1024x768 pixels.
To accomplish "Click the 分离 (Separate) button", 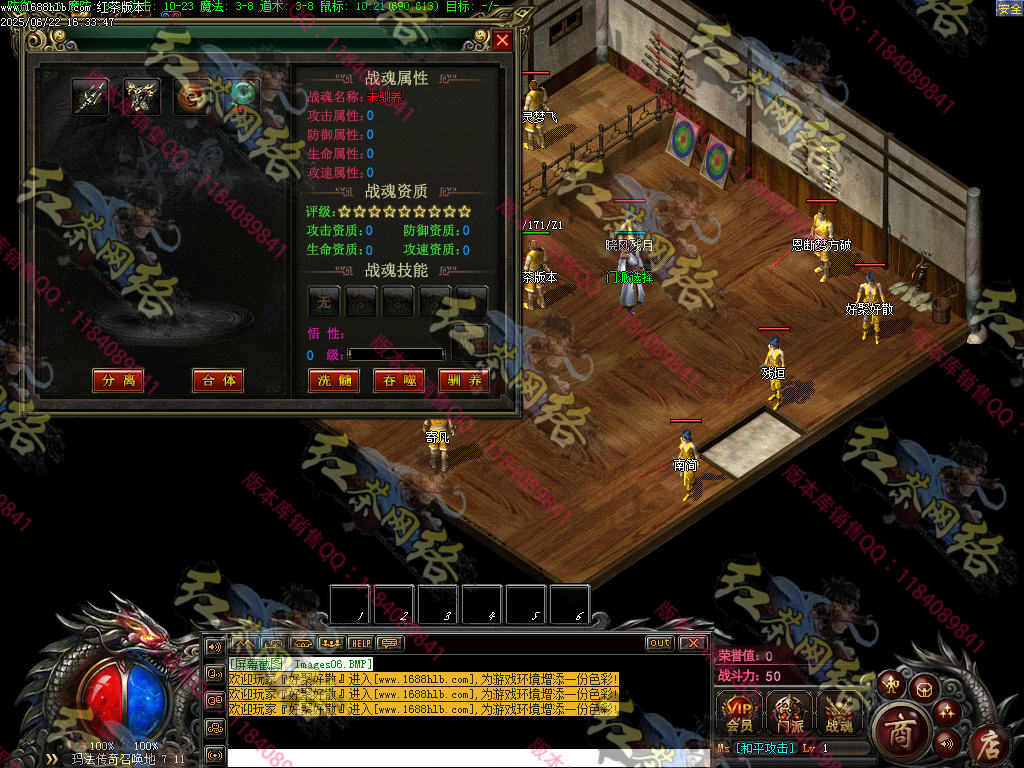I will click(x=117, y=380).
